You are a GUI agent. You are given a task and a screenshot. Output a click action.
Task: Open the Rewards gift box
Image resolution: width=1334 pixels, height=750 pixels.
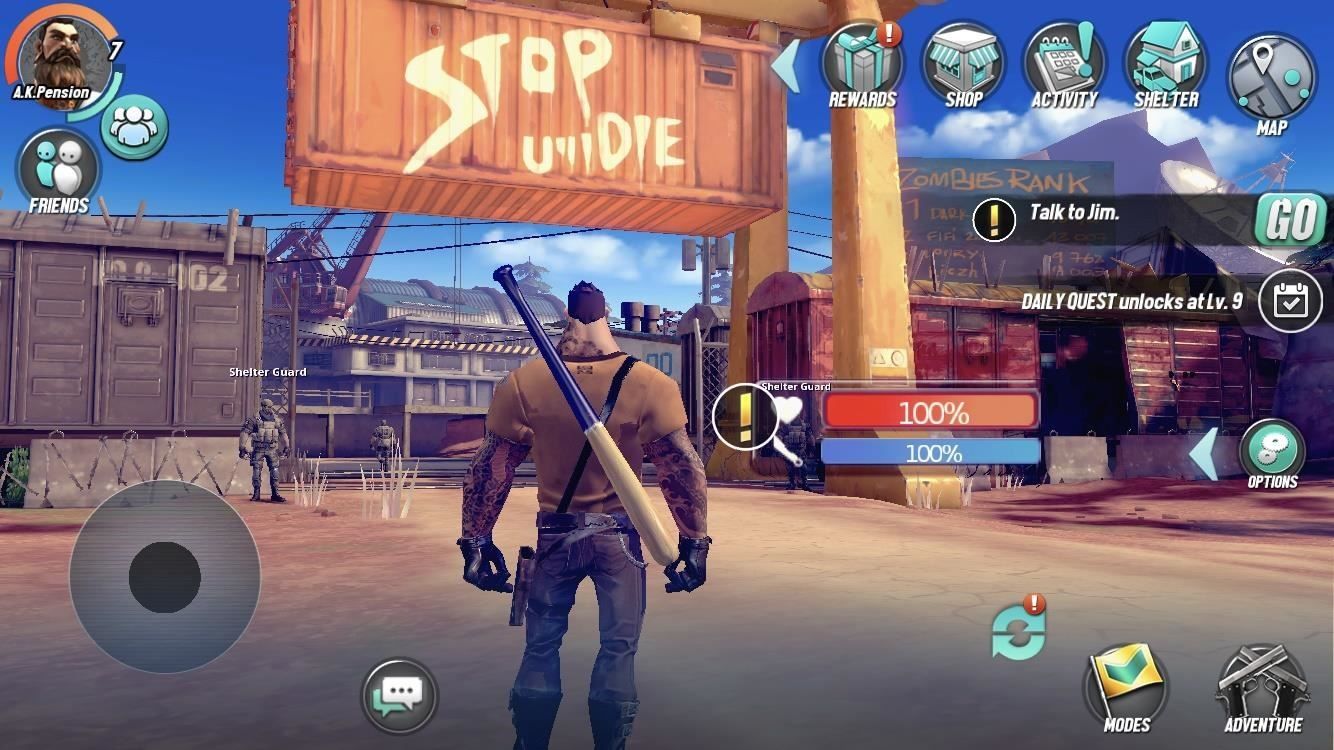[x=862, y=62]
